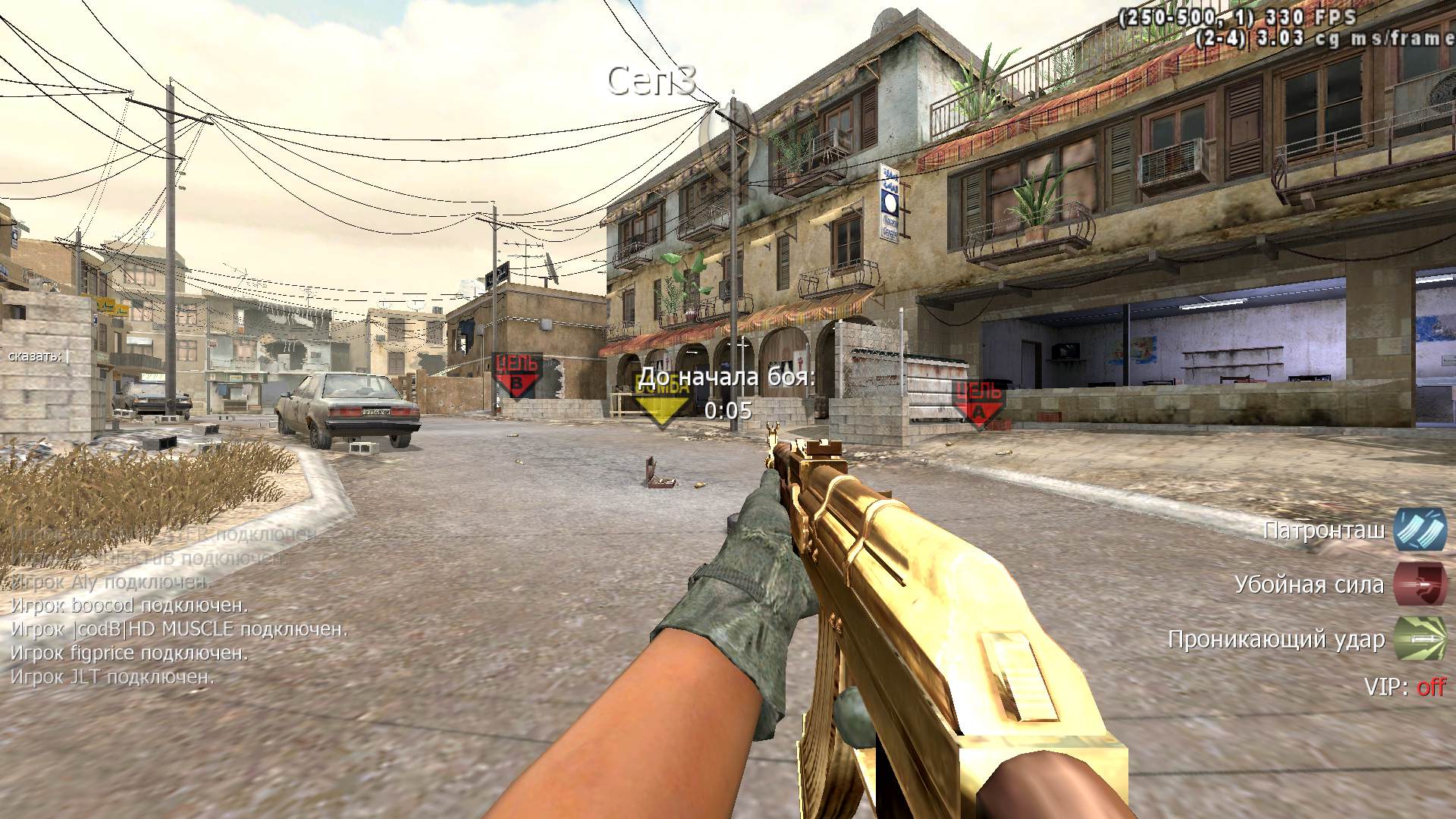Click the yellow bomb objective marker
The image size is (1456, 819).
pos(662,400)
